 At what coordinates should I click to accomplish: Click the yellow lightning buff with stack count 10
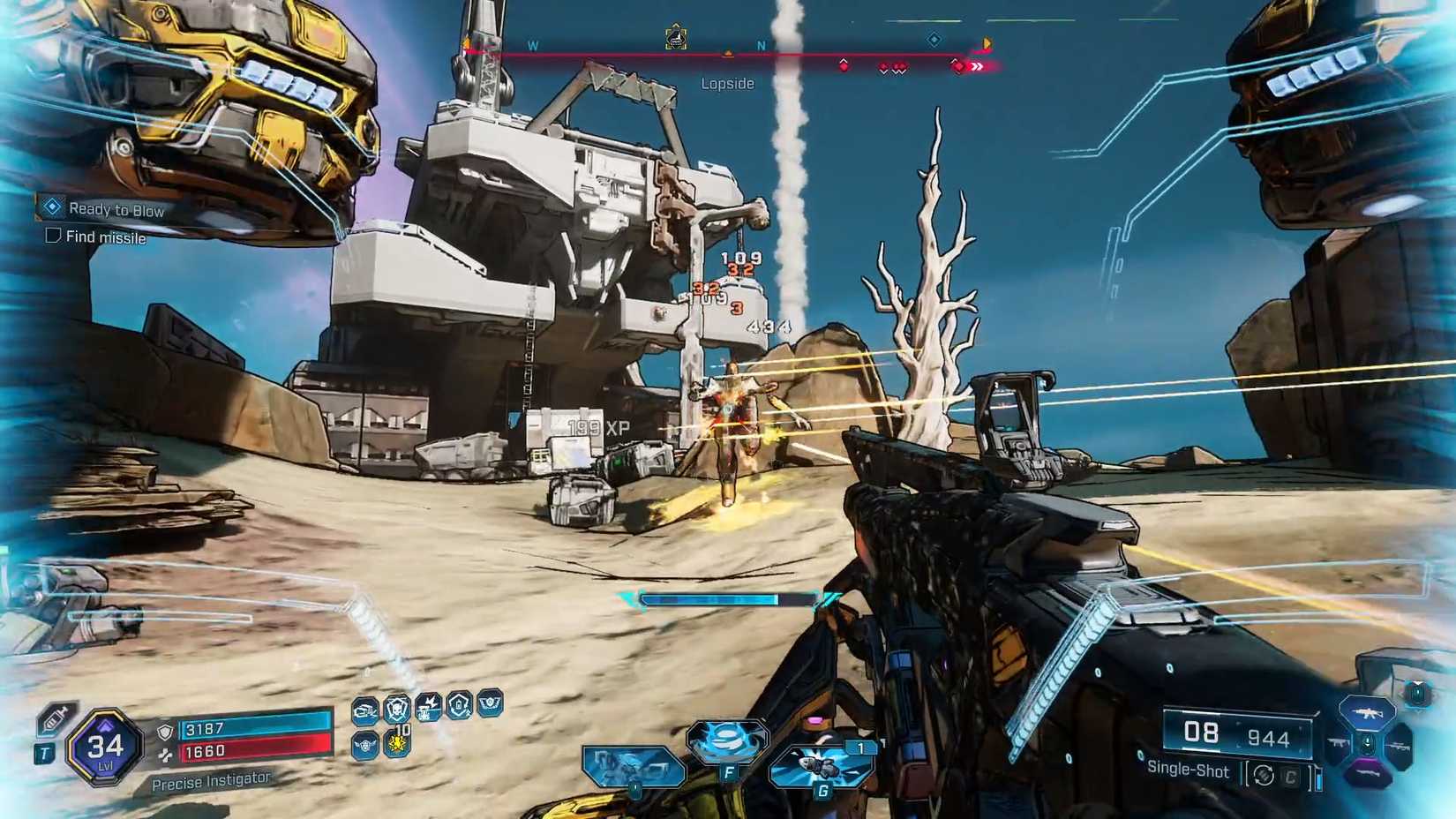[398, 744]
